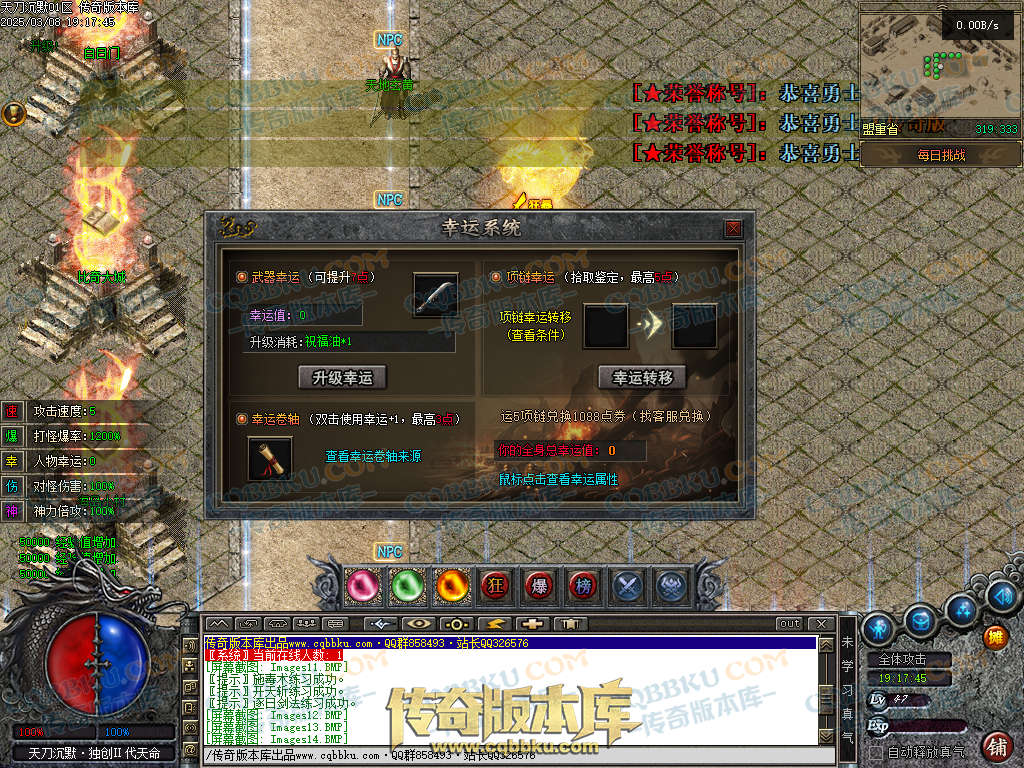The height and width of the screenshot is (768, 1024).
Task: Open 每日挑战 daily challenge
Action: click(x=941, y=155)
